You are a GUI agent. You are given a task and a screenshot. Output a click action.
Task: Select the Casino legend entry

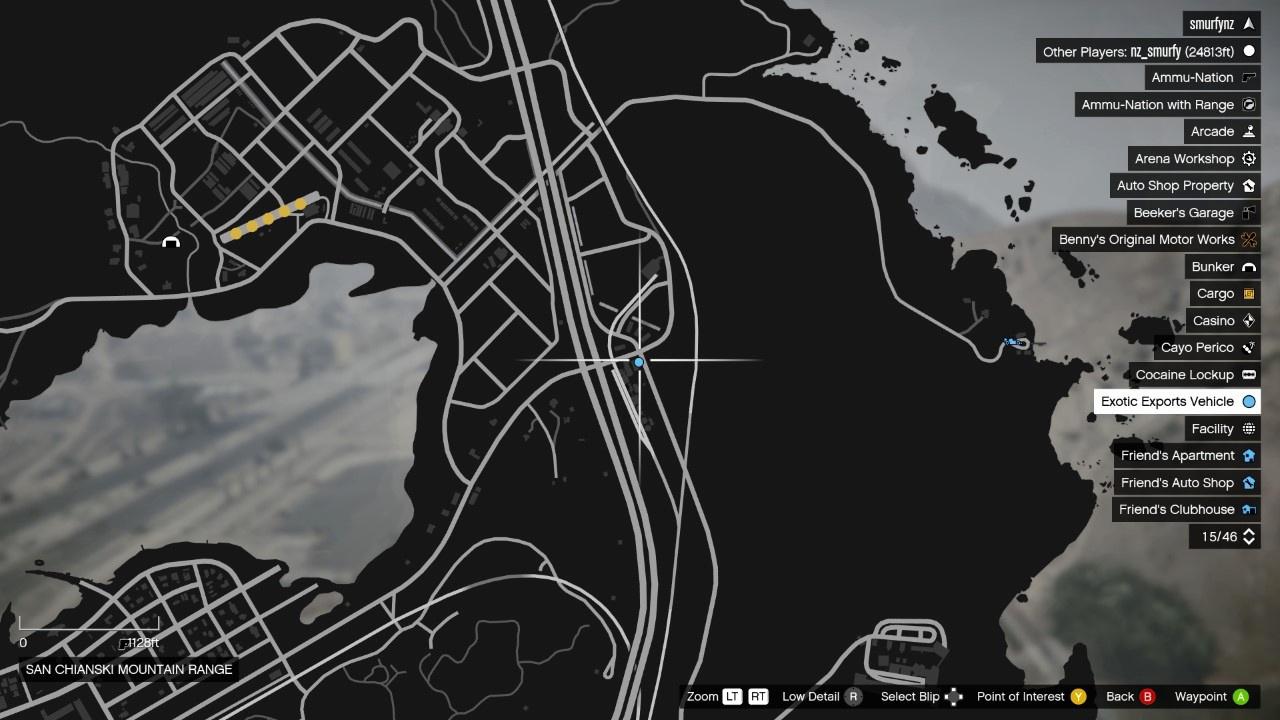click(x=1223, y=321)
